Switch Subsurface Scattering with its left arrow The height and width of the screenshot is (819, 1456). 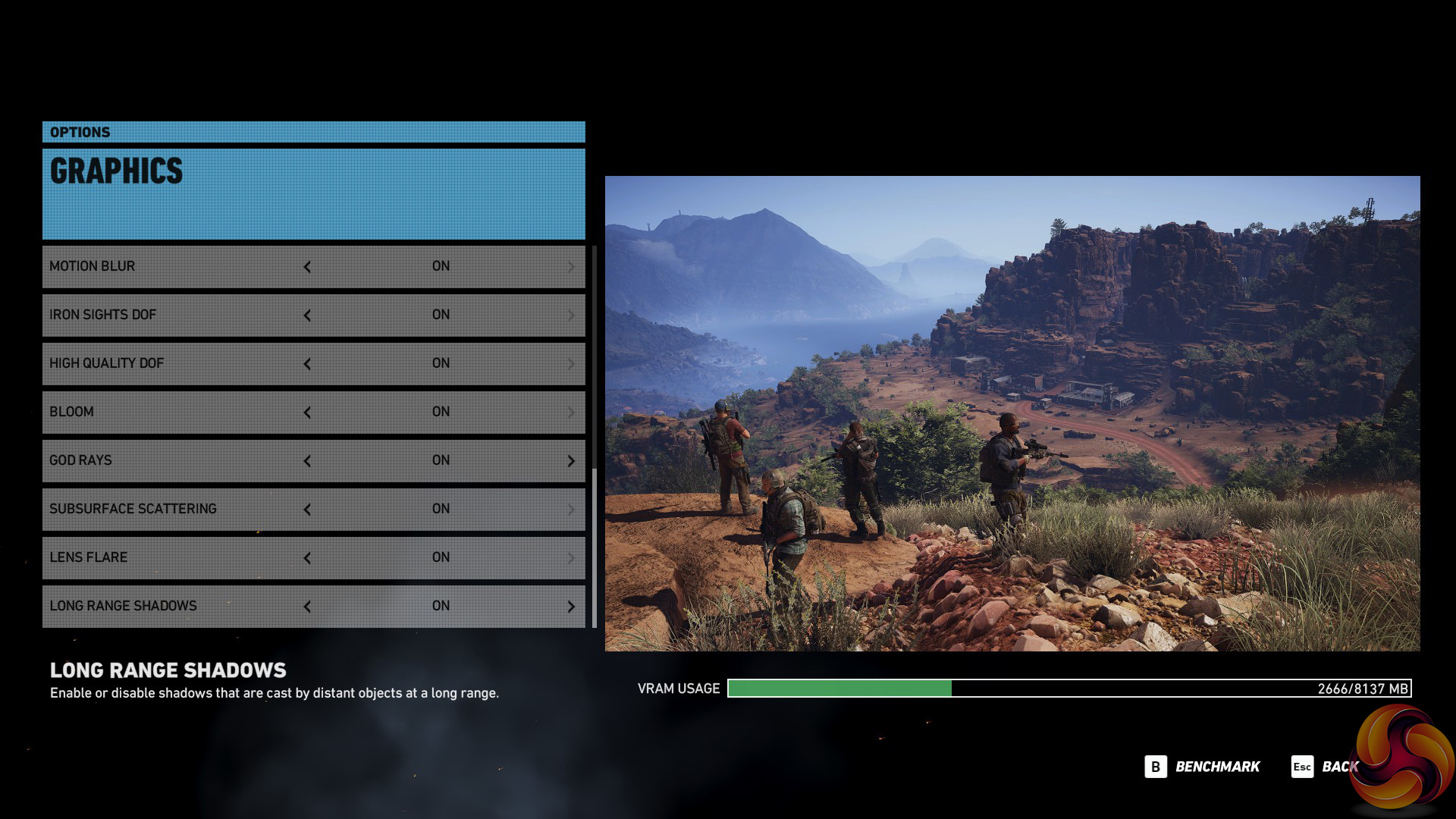point(307,510)
